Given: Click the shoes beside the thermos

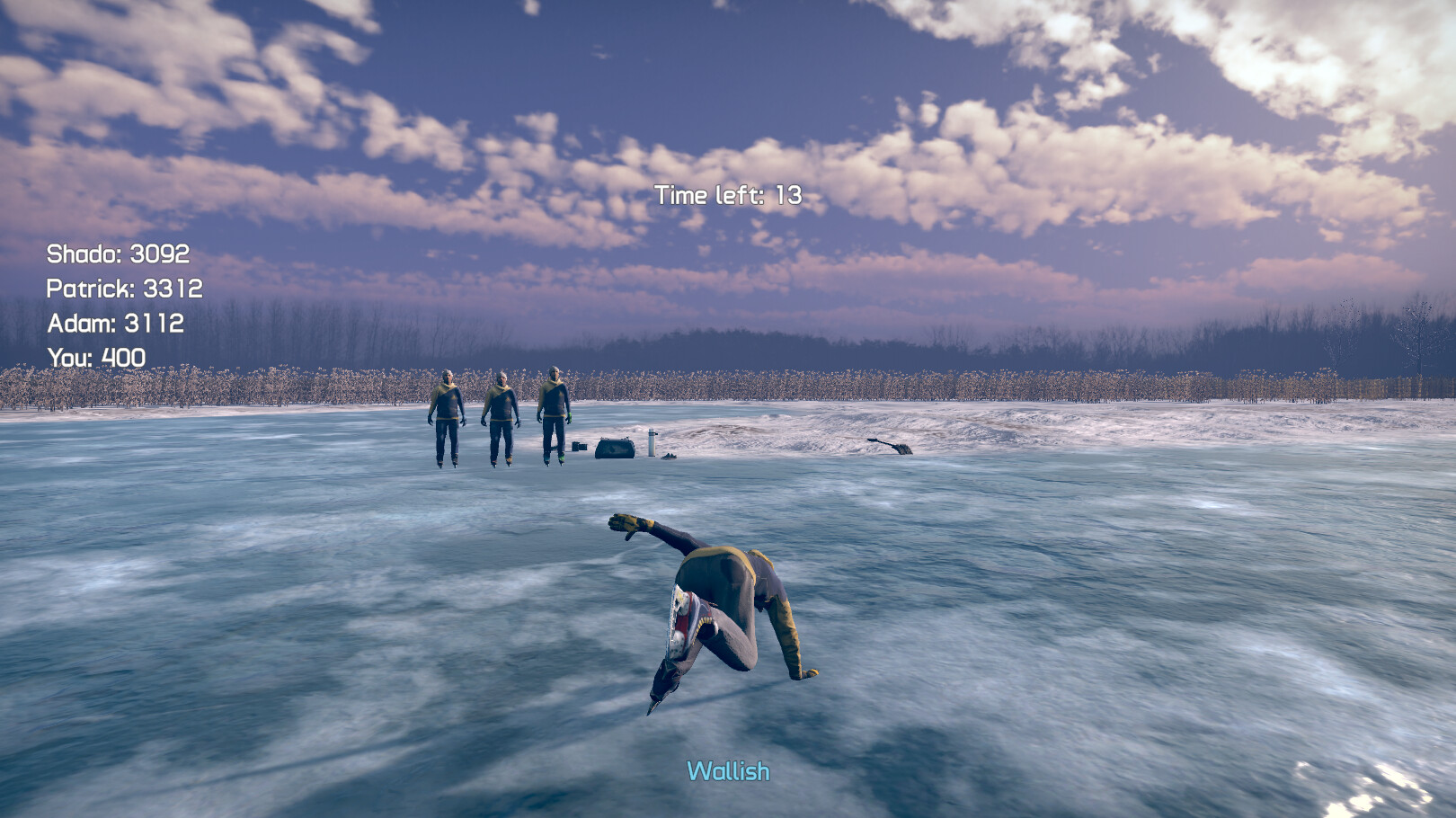Looking at the screenshot, I should 670,457.
